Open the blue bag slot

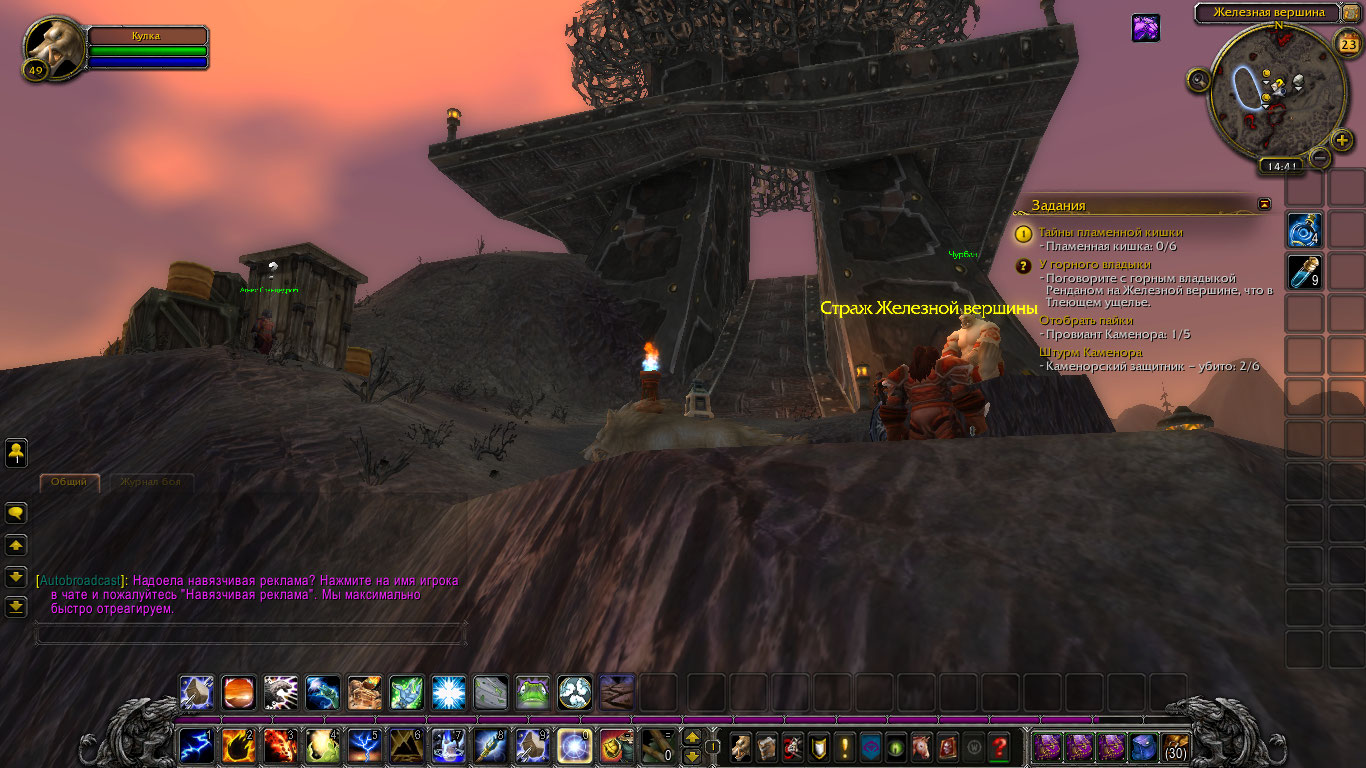pyautogui.click(x=1143, y=746)
